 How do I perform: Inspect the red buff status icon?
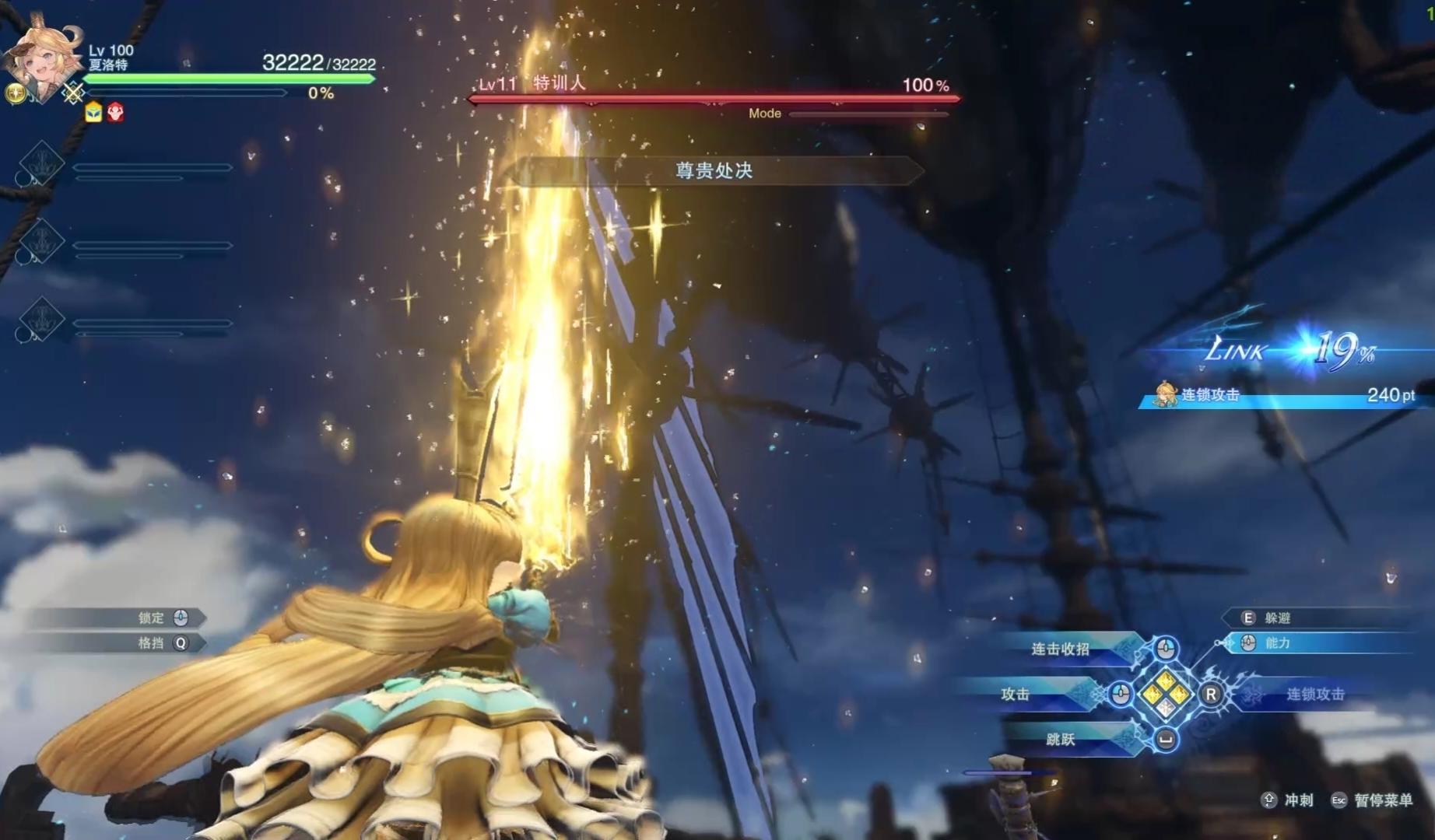[x=115, y=113]
